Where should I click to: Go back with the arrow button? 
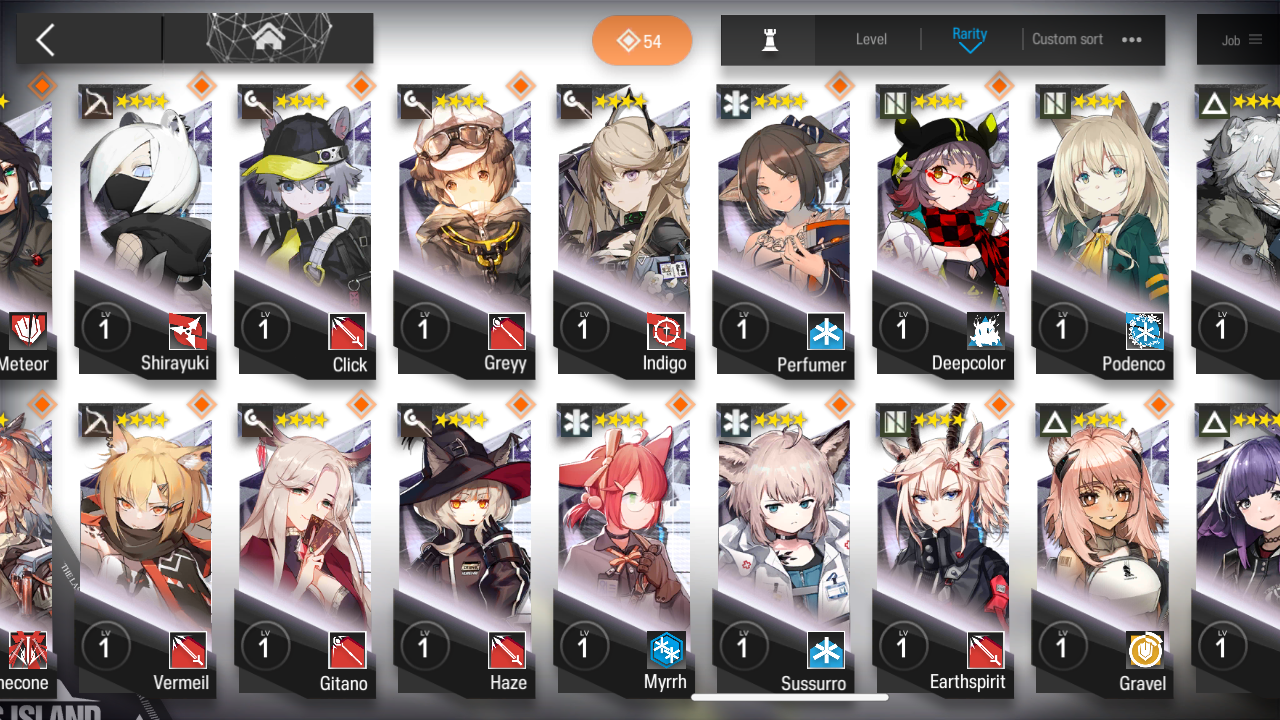coord(45,40)
